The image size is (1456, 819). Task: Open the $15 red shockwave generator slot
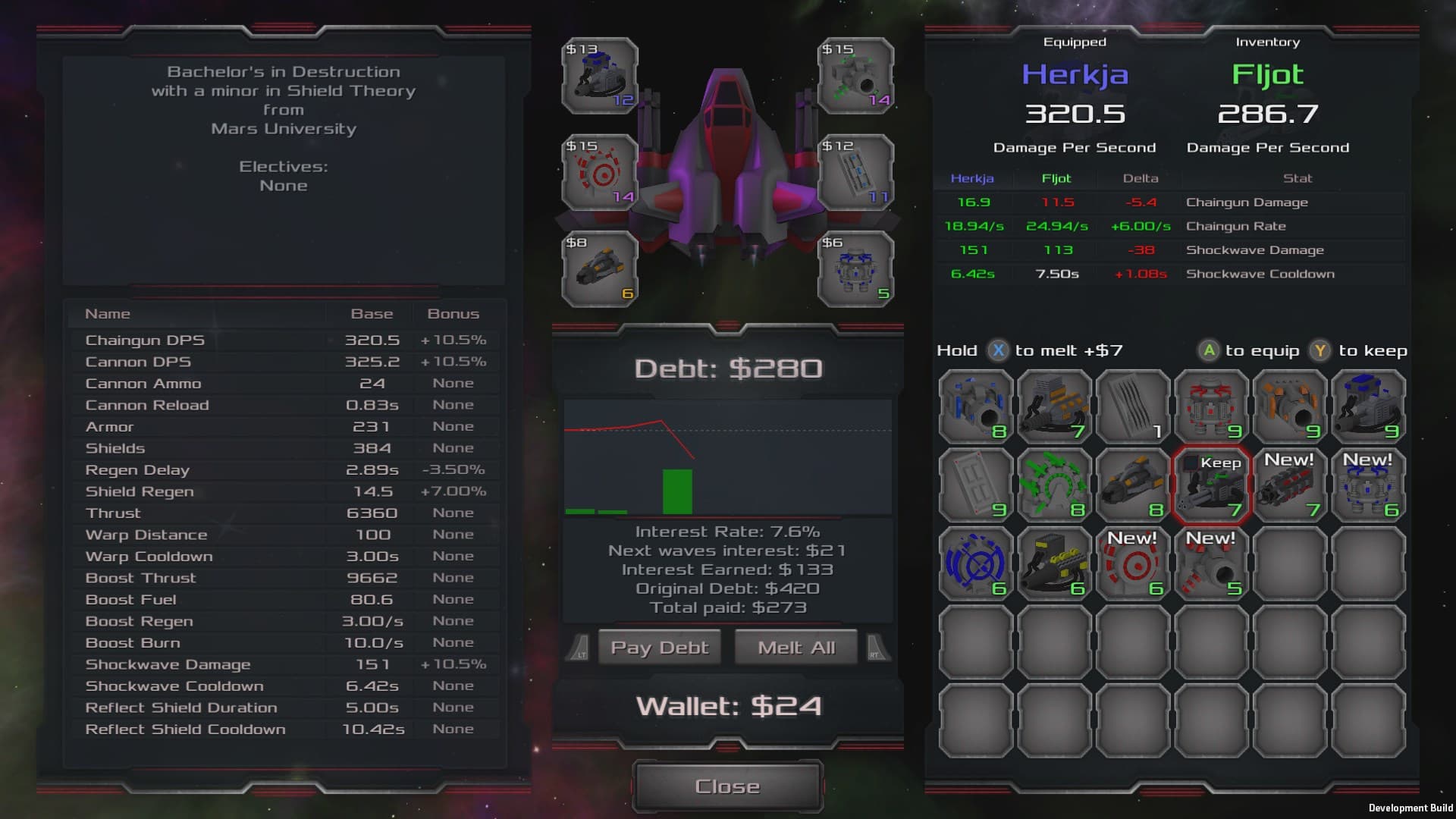599,173
